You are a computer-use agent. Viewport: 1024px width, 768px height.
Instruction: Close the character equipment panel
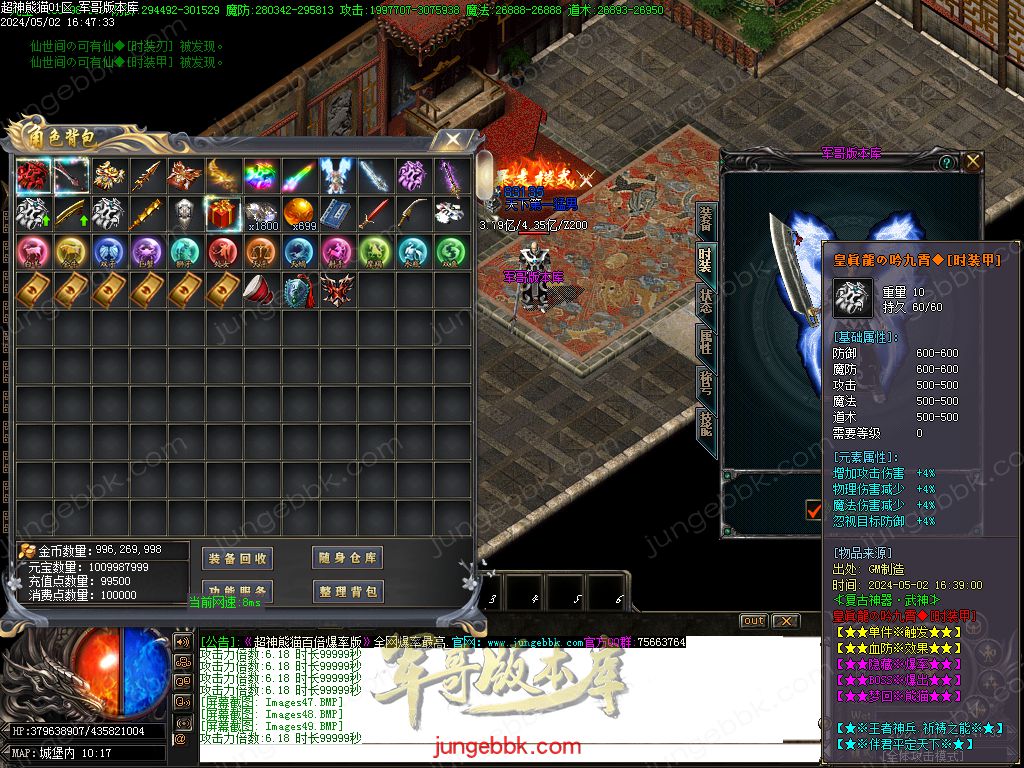point(973,161)
